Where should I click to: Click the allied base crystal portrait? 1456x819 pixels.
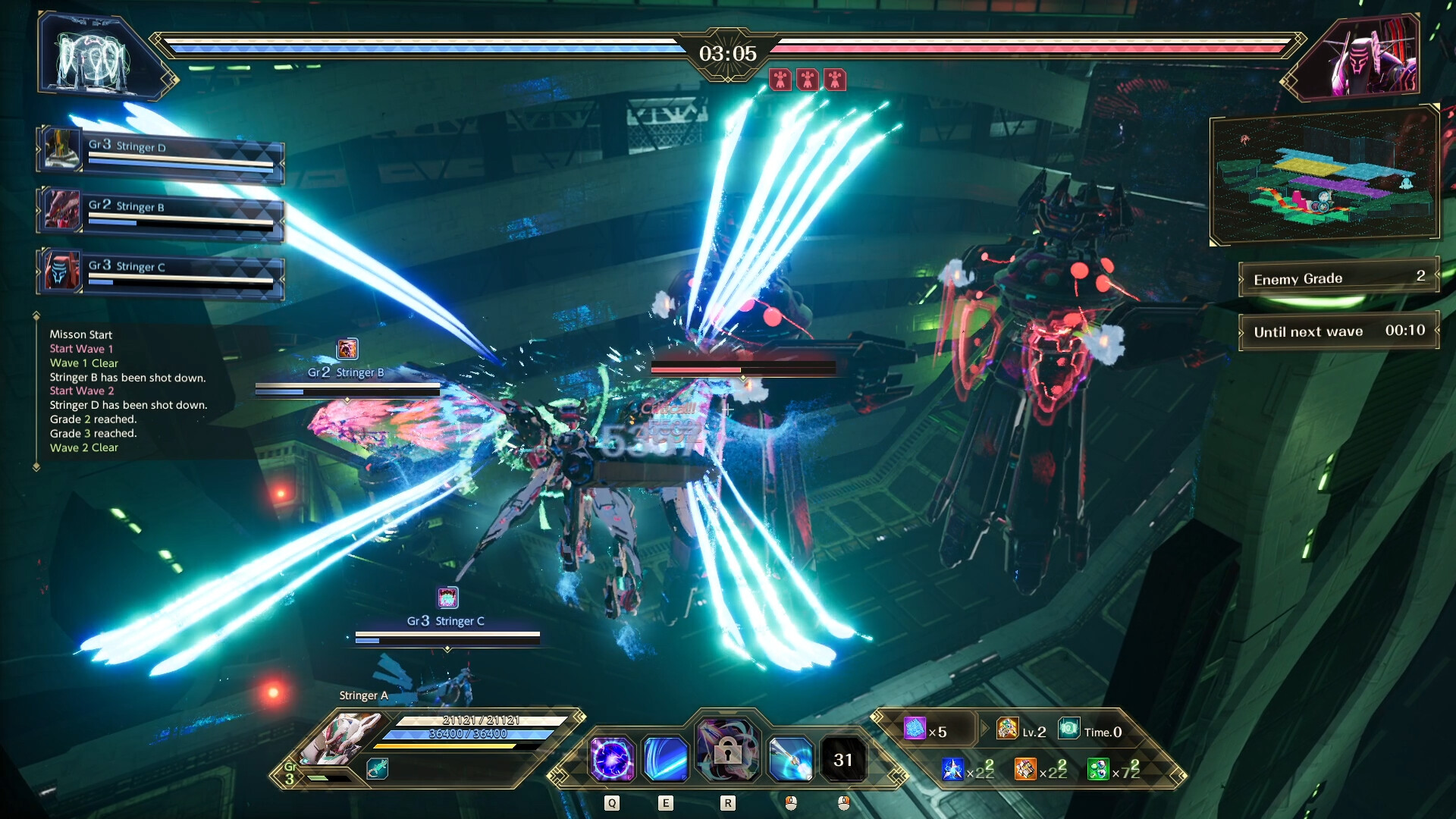pyautogui.click(x=94, y=58)
